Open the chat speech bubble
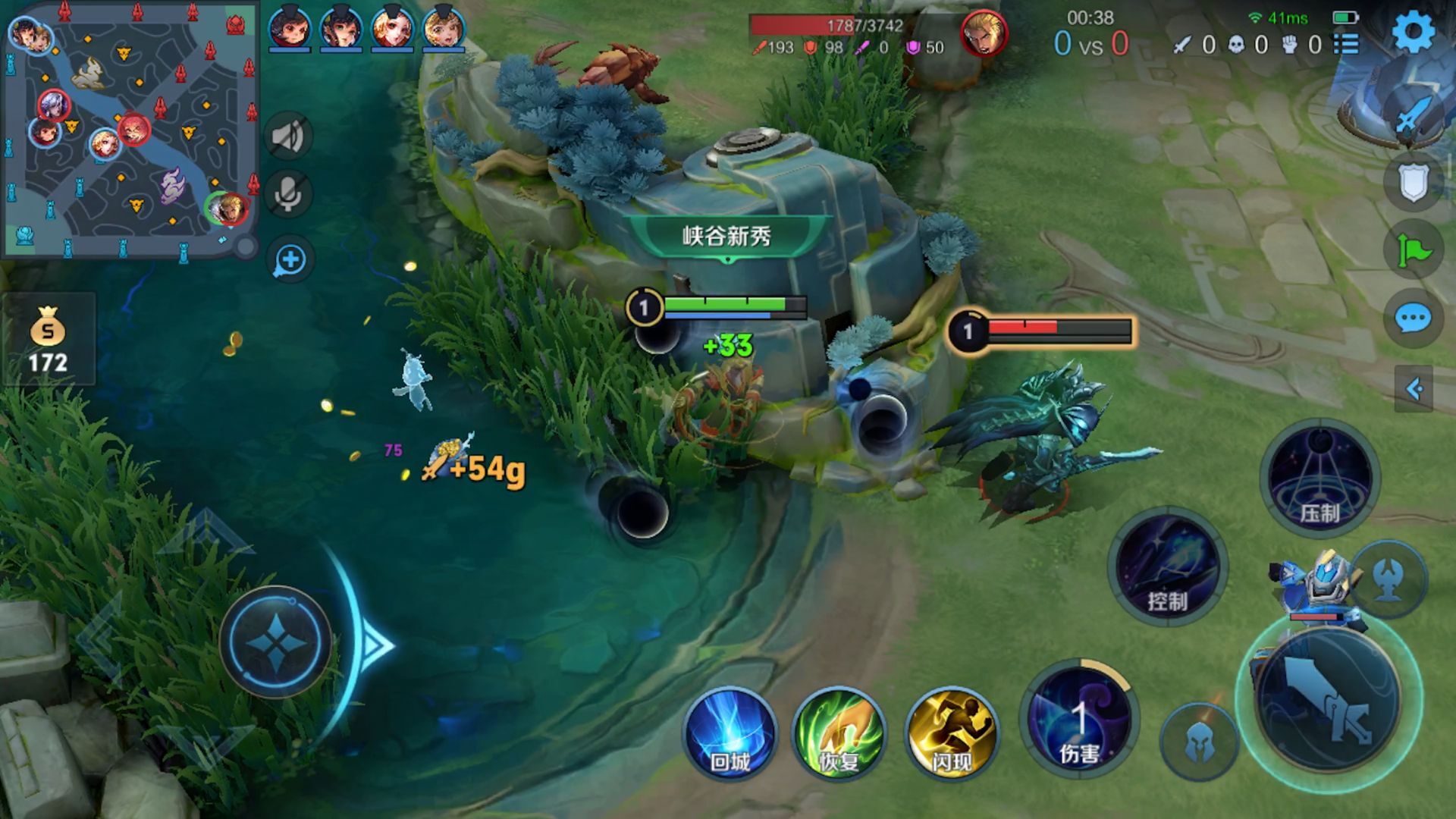This screenshot has height=819, width=1456. pyautogui.click(x=1414, y=318)
